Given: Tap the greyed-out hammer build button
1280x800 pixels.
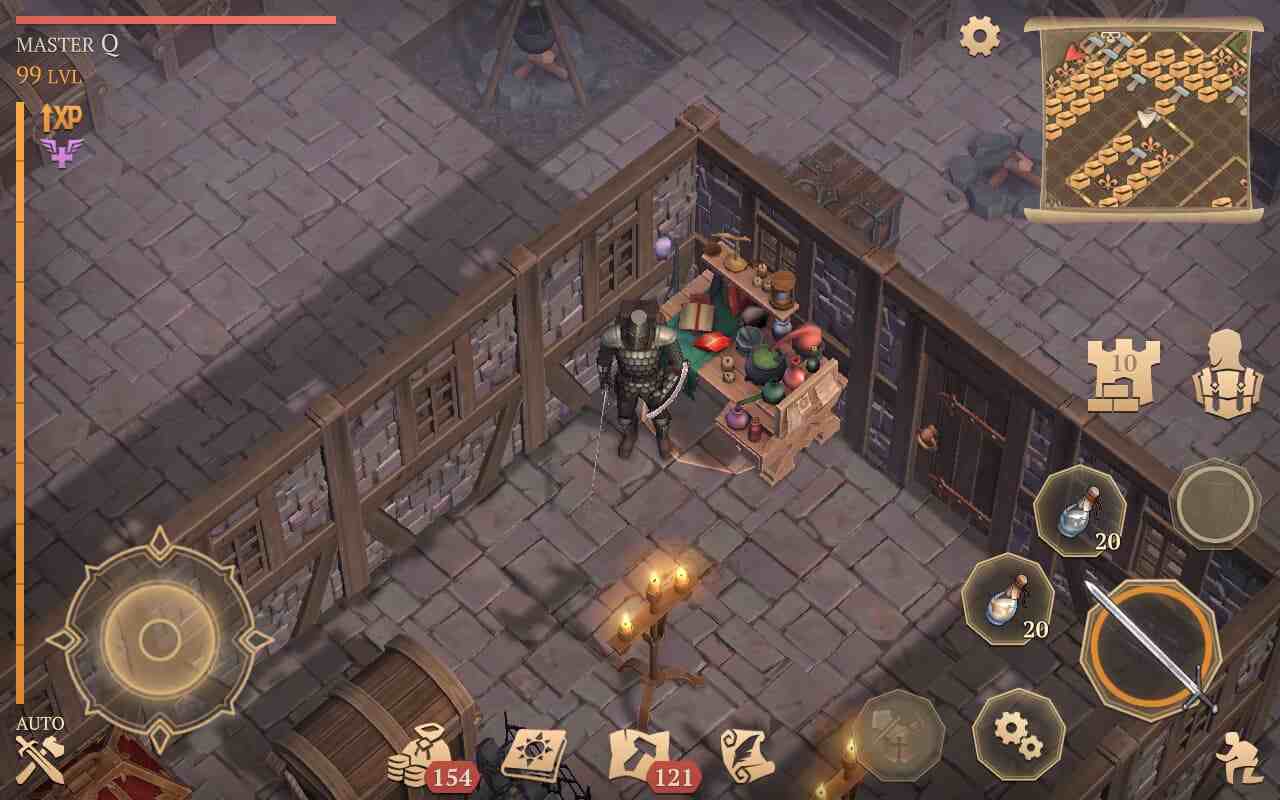Looking at the screenshot, I should pyautogui.click(x=898, y=735).
